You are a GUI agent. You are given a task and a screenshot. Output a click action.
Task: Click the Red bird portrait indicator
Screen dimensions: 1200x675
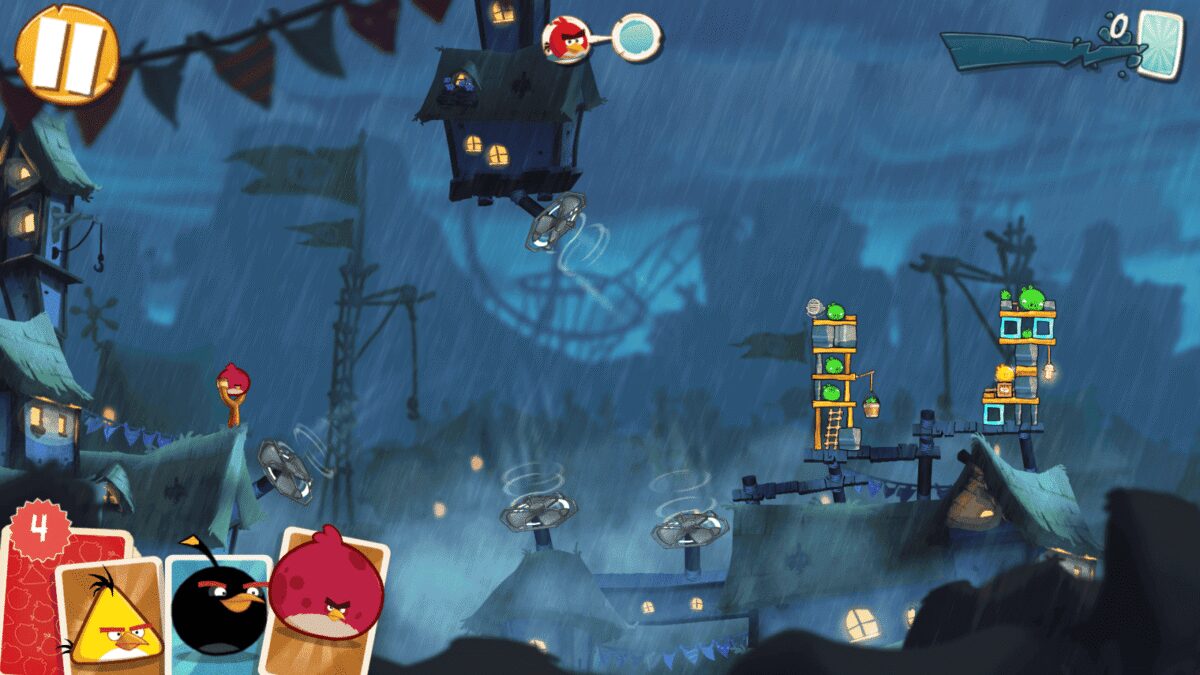click(x=566, y=39)
